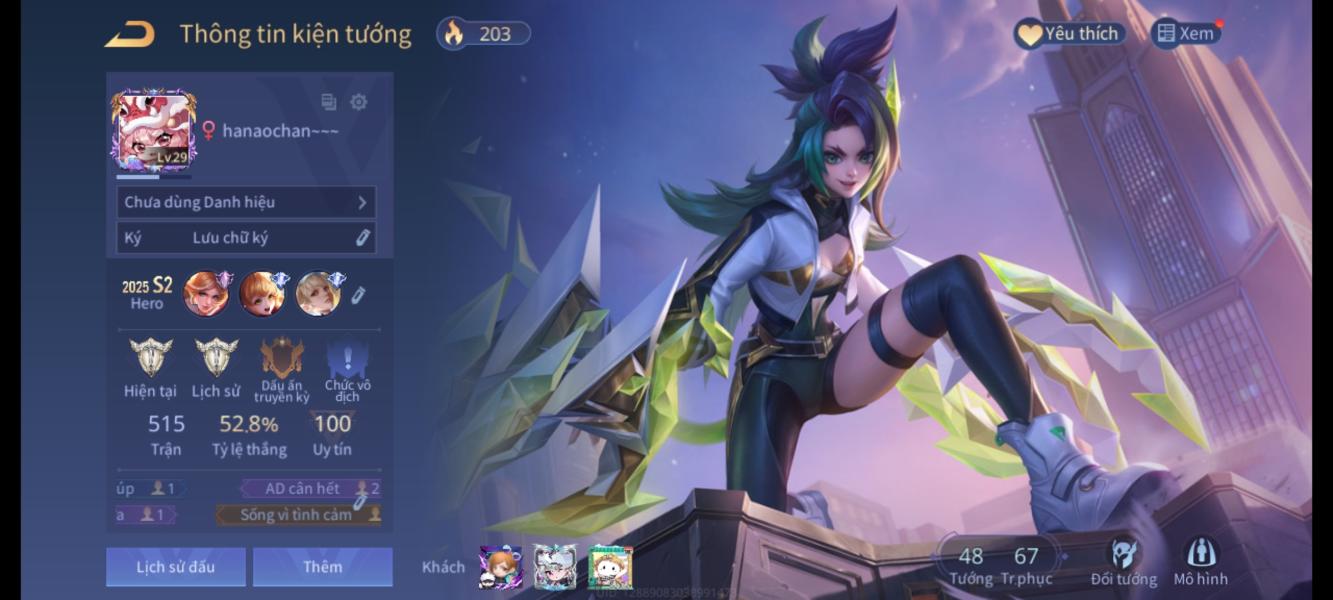Image resolution: width=1333 pixels, height=600 pixels.
Task: Open Lịch sử đấu match history
Action: coord(176,567)
